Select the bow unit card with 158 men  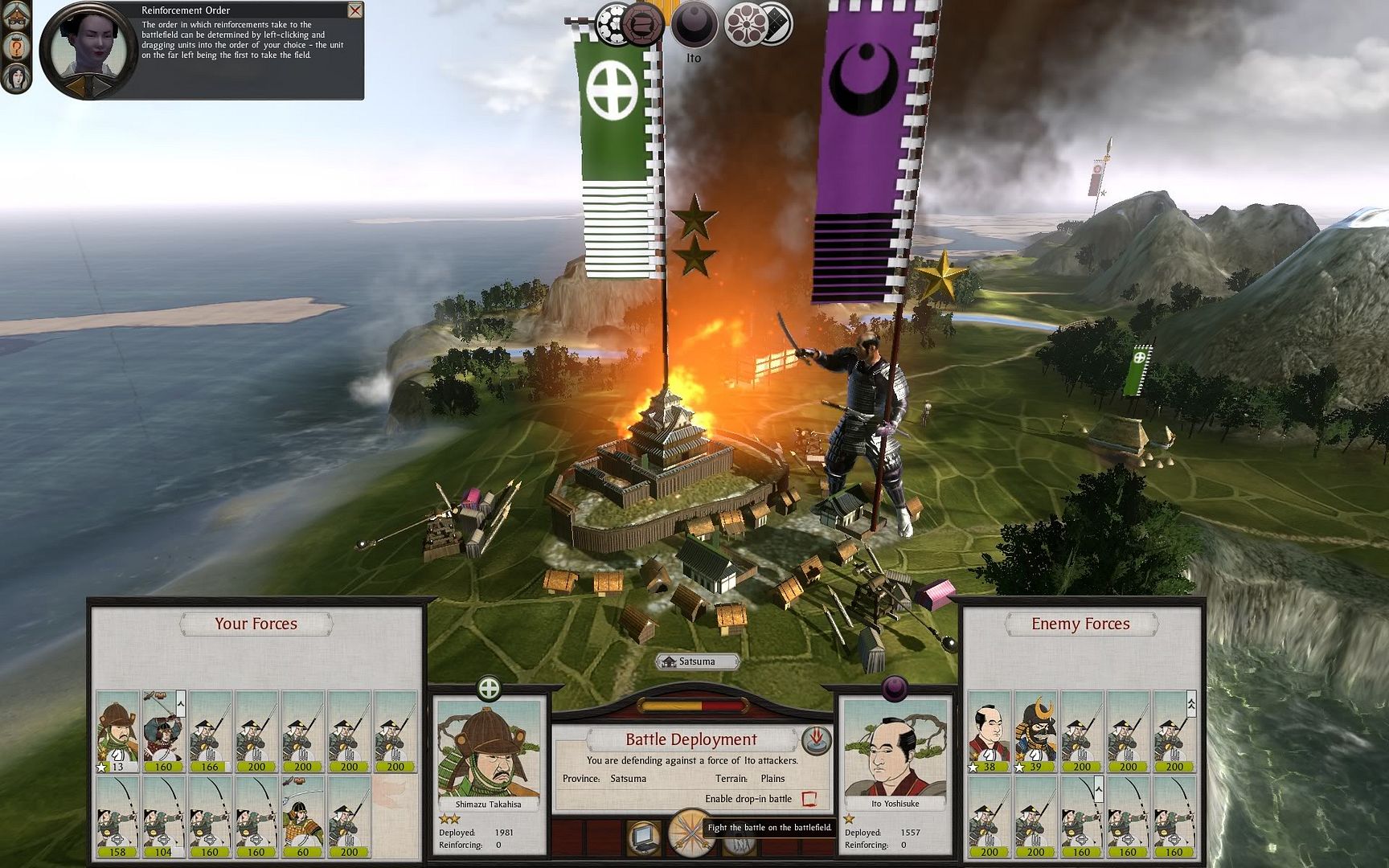pyautogui.click(x=117, y=817)
